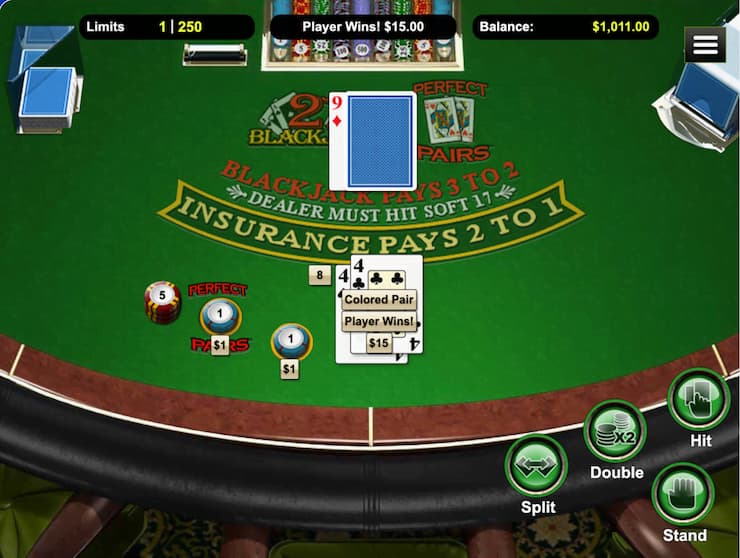
Task: Click the main bet $1 chip
Action: [291, 342]
